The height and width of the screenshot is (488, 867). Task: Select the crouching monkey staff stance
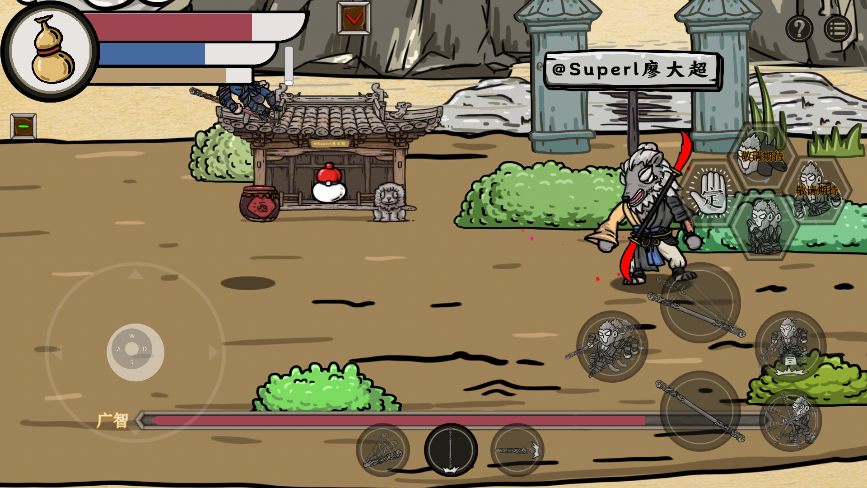(383, 450)
